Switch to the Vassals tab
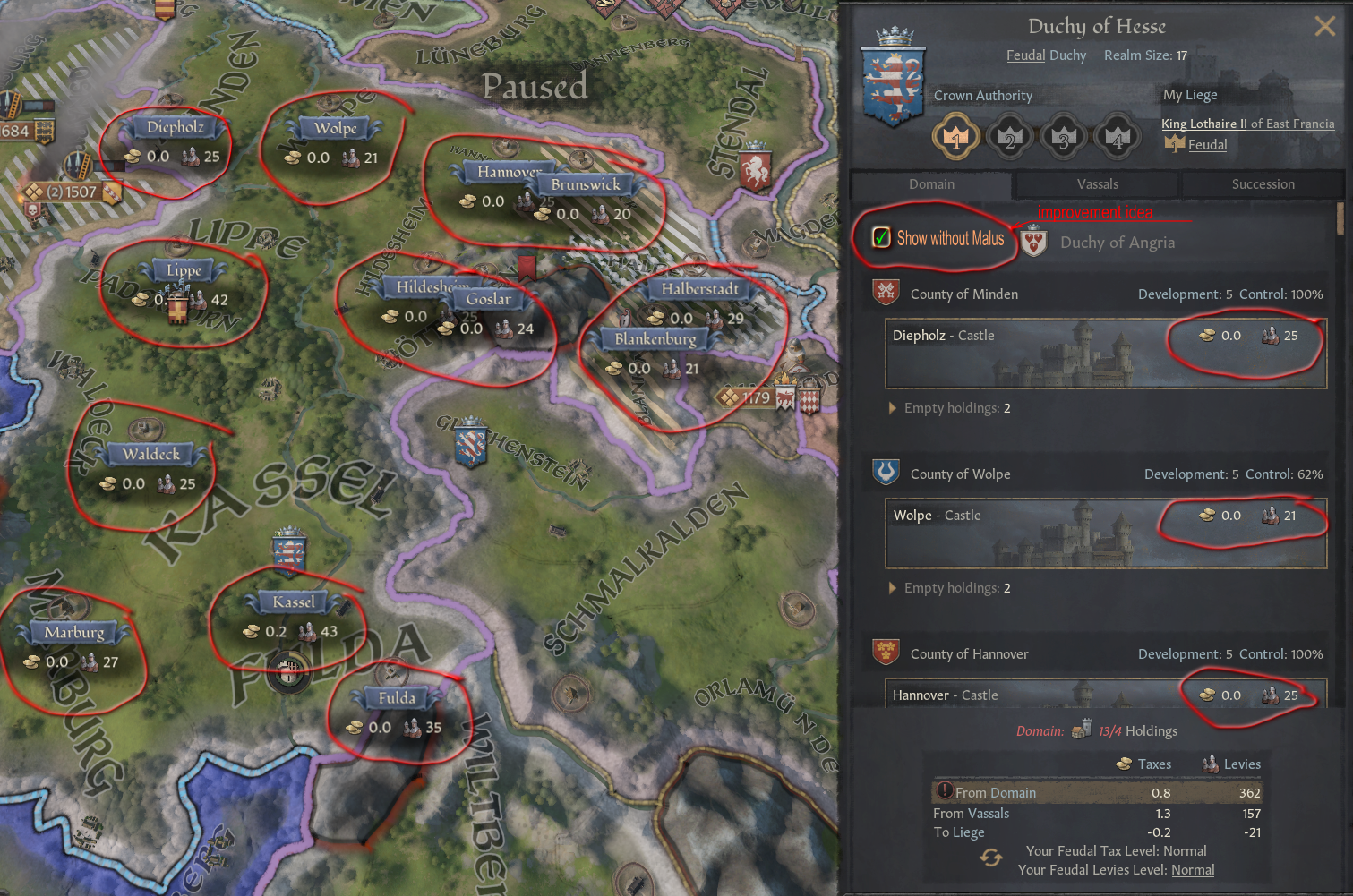 pyautogui.click(x=1096, y=184)
